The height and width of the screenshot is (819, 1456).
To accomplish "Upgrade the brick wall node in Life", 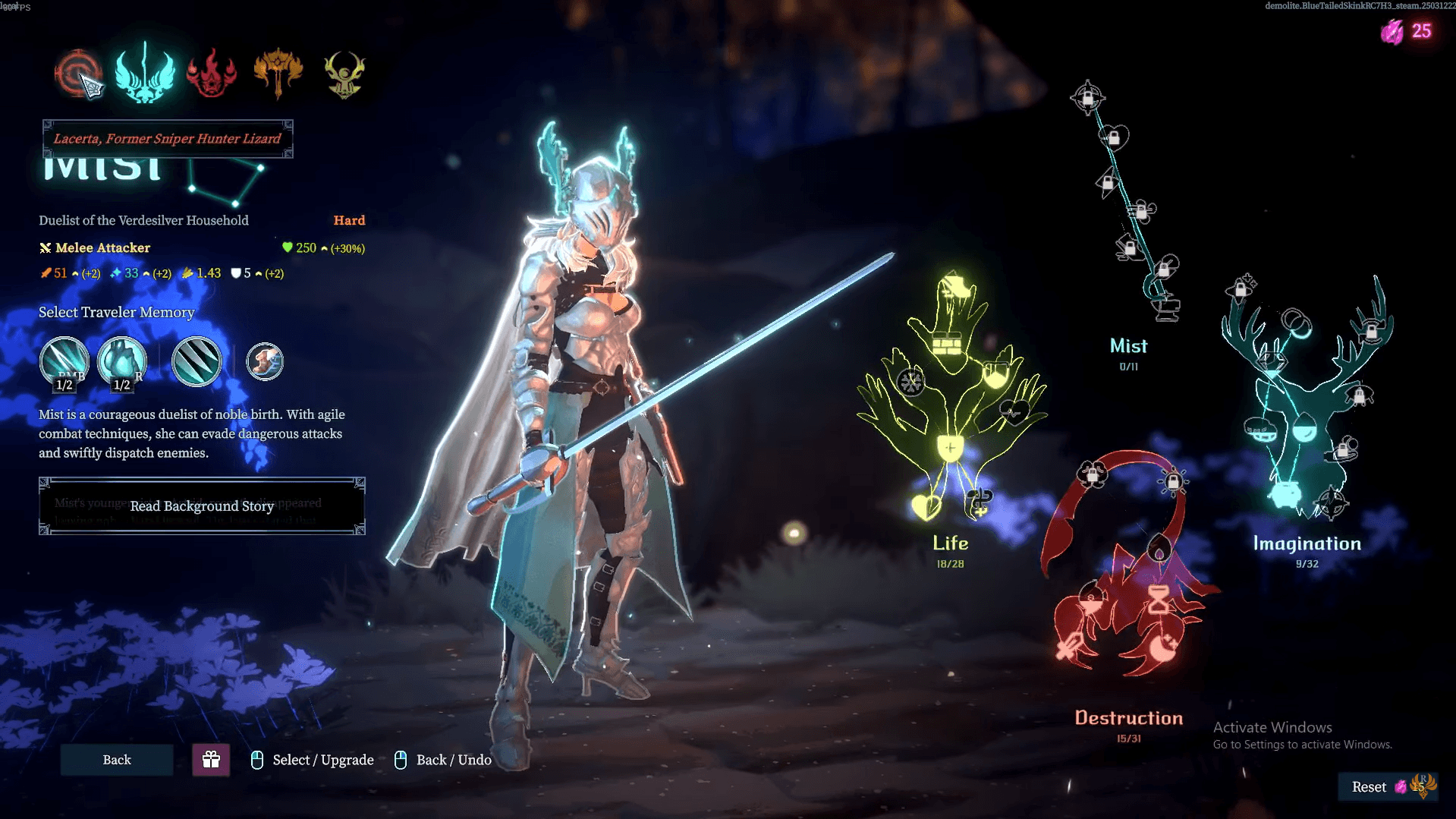I will (946, 345).
